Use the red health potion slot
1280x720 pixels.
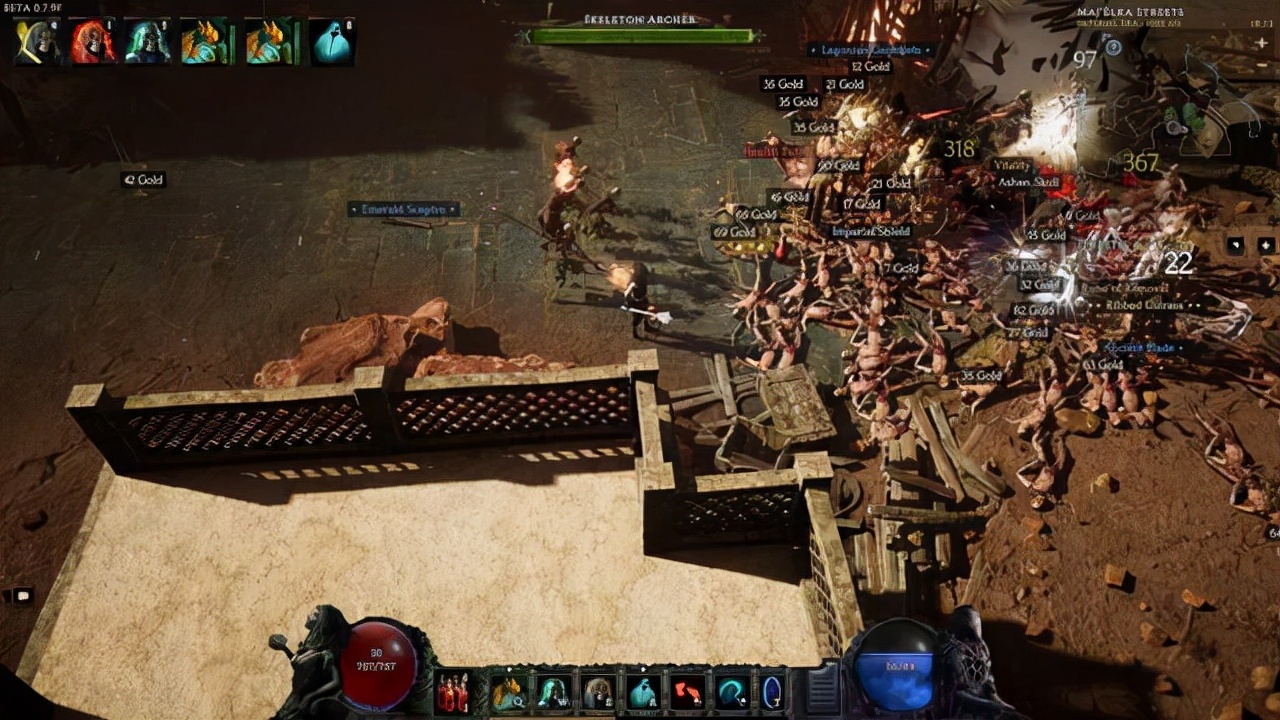452,692
